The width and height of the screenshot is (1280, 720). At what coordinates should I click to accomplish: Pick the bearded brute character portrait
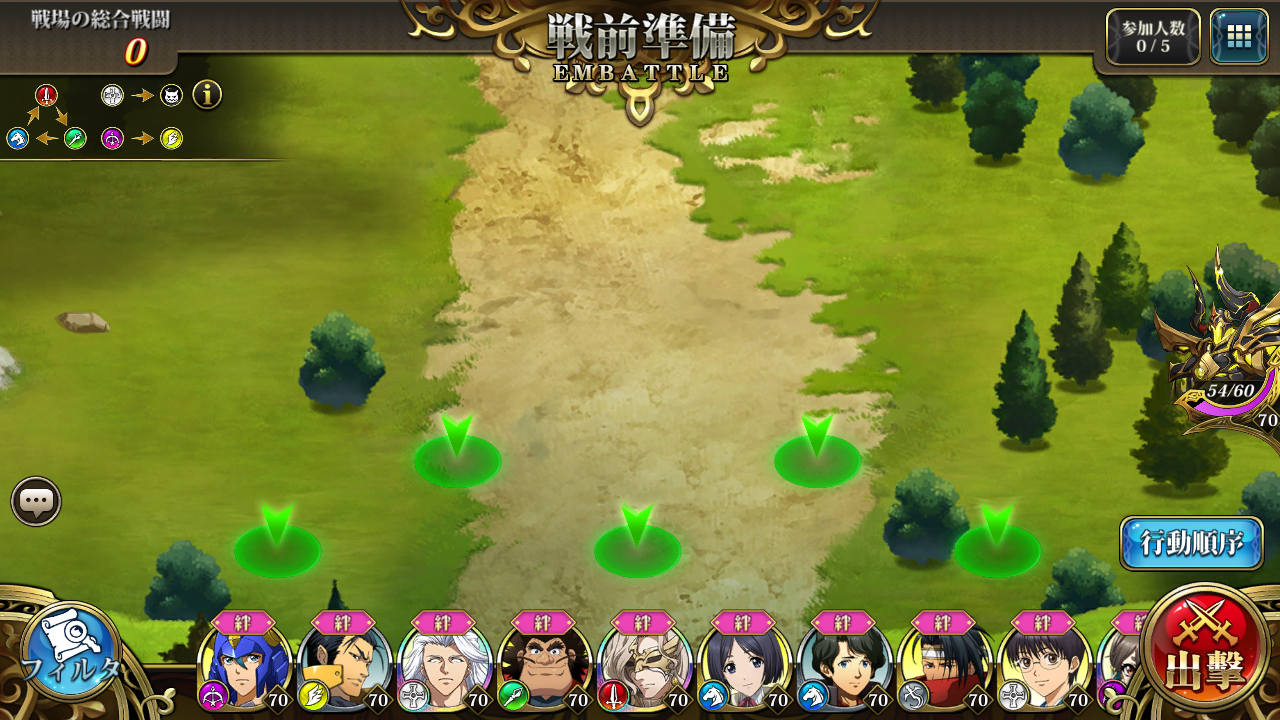coord(544,668)
